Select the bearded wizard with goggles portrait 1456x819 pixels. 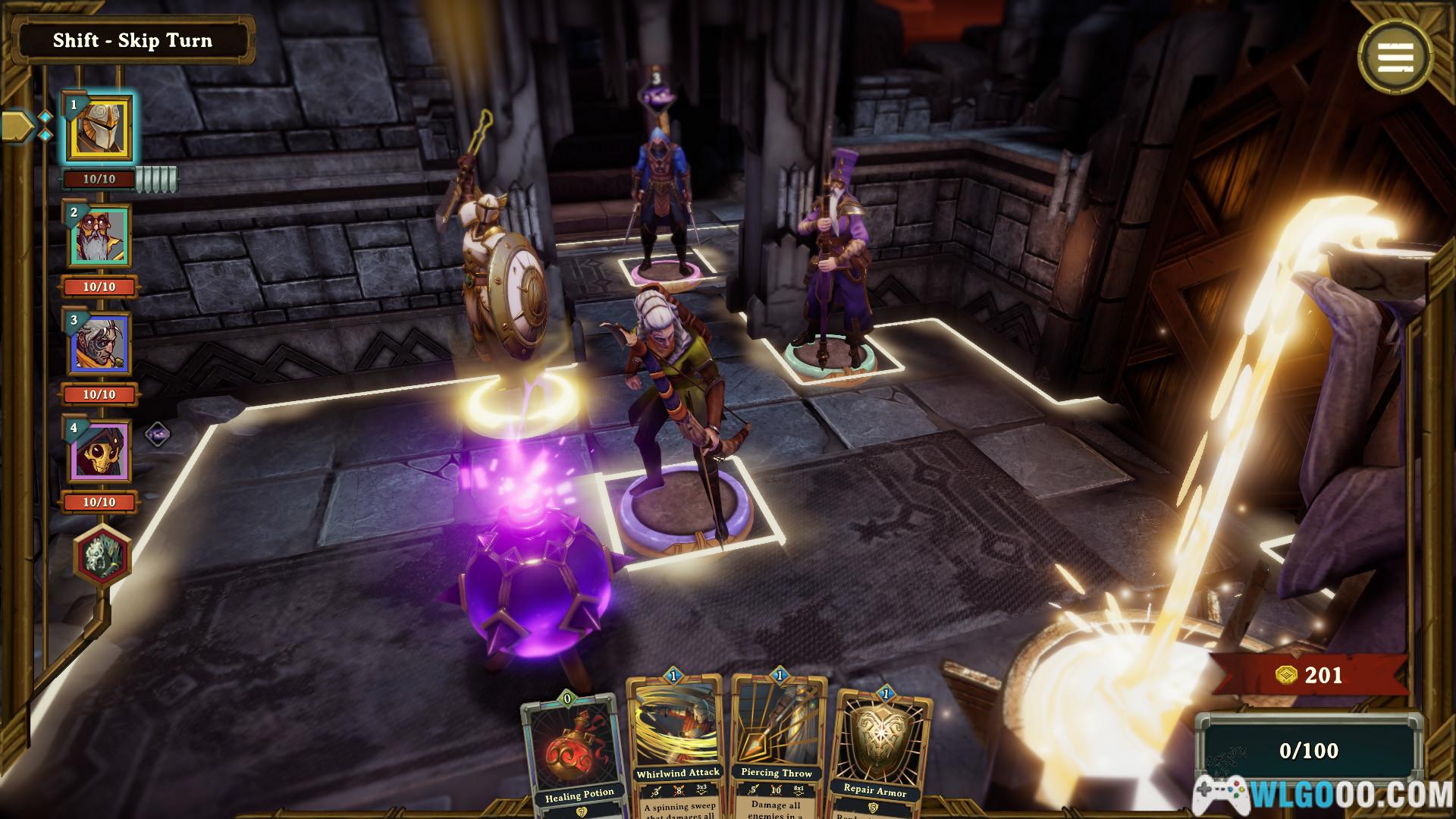click(x=101, y=237)
